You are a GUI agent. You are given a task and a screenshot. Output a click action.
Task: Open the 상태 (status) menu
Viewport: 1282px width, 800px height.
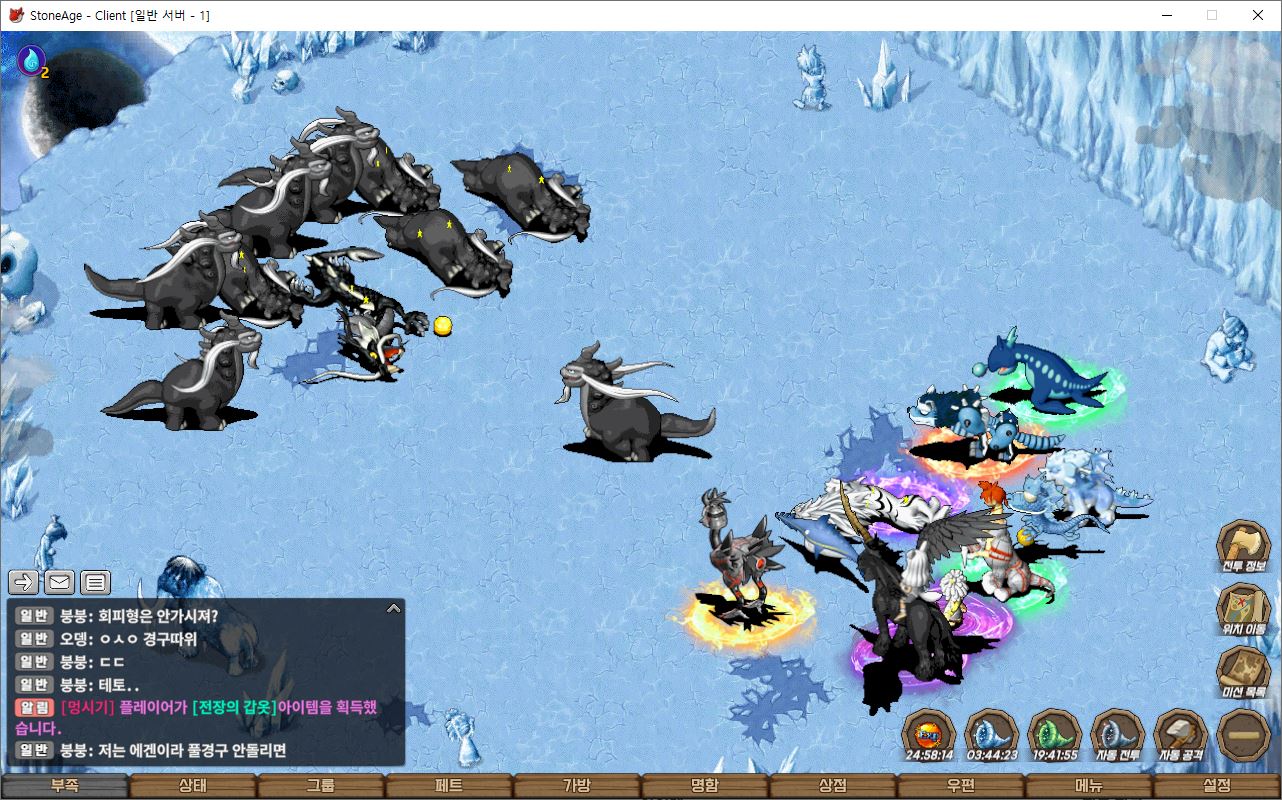pos(192,786)
